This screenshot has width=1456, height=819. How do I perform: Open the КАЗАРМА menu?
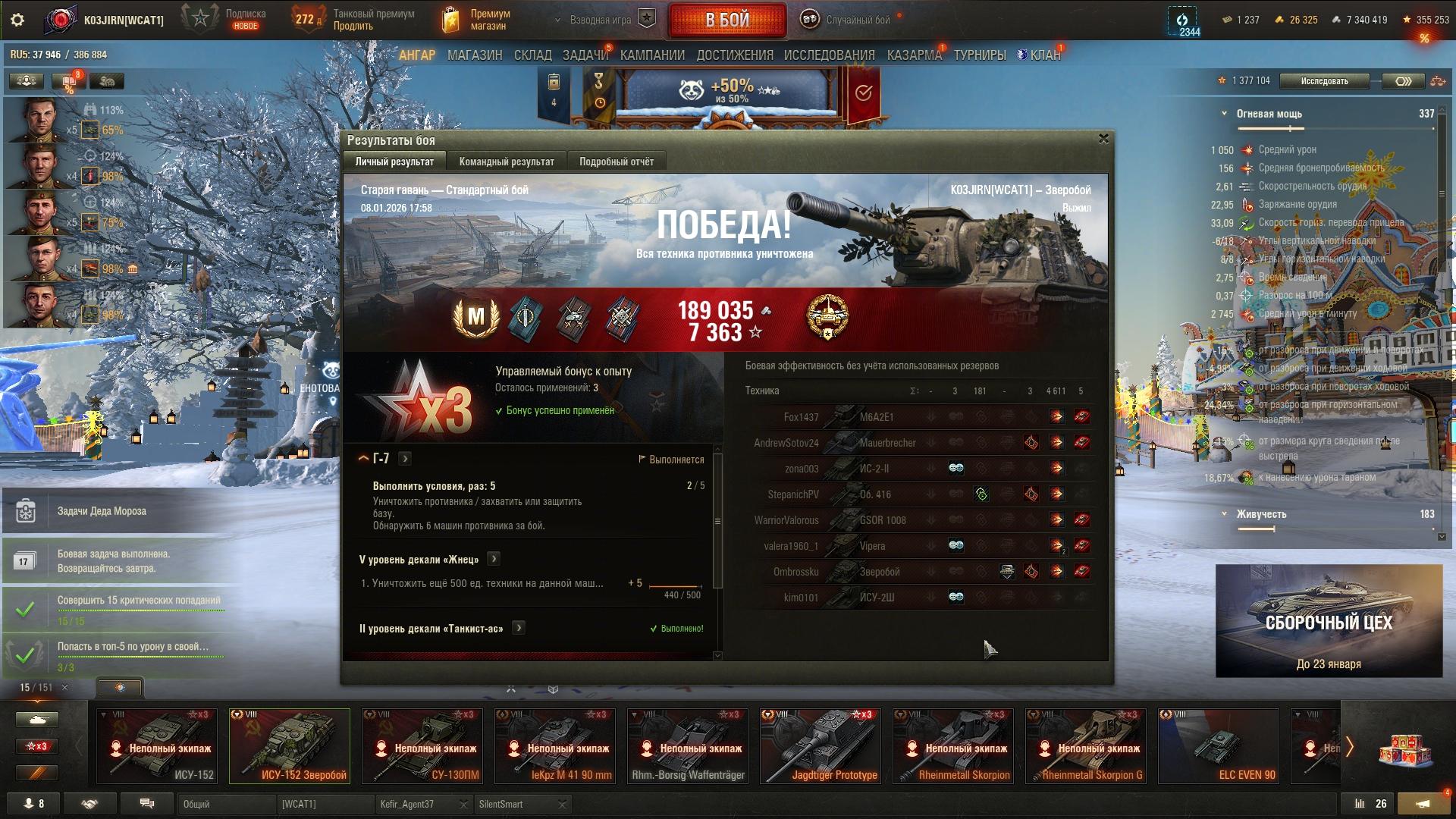(x=914, y=55)
